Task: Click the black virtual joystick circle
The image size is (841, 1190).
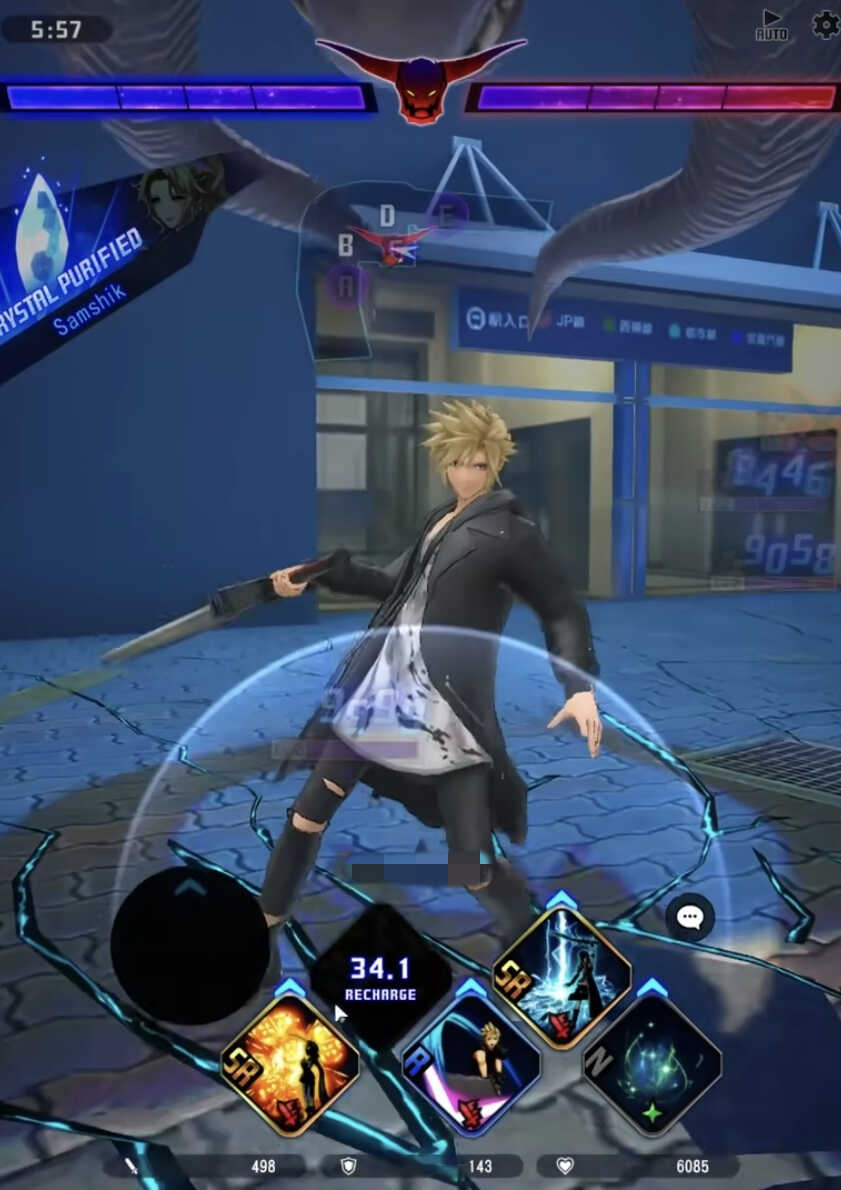Action: pos(190,945)
